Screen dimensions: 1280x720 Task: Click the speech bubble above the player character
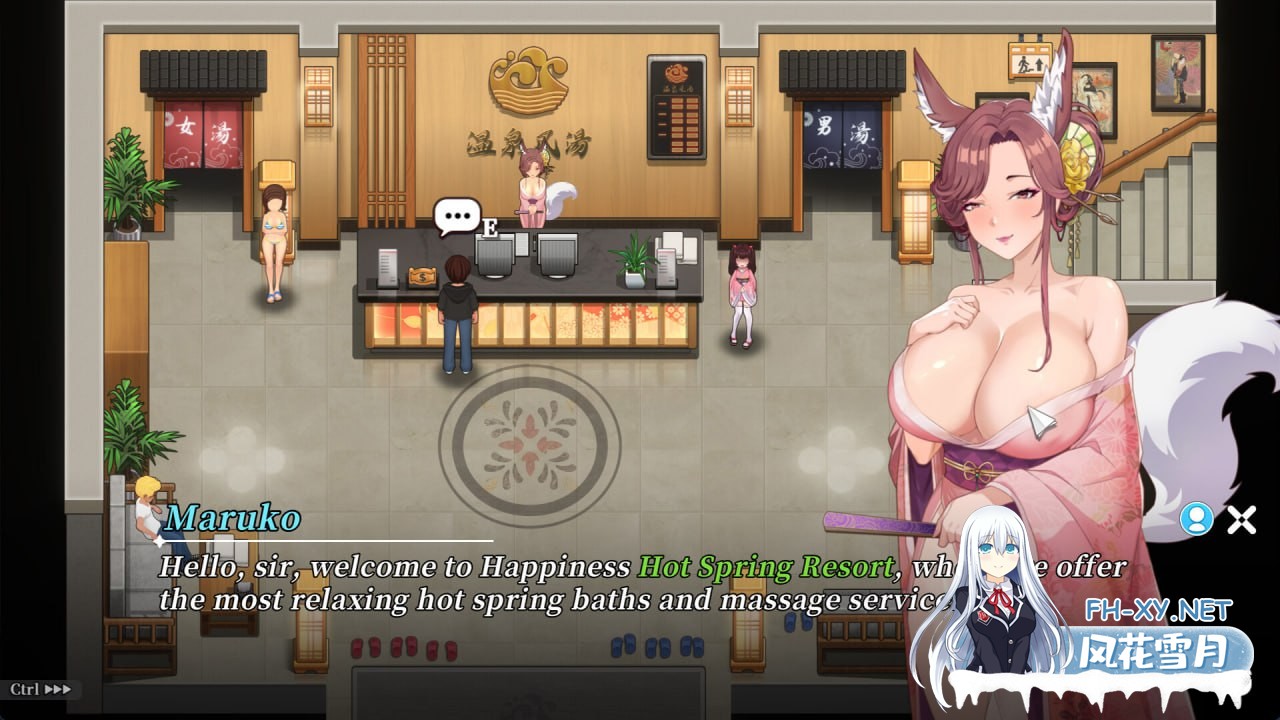click(455, 213)
